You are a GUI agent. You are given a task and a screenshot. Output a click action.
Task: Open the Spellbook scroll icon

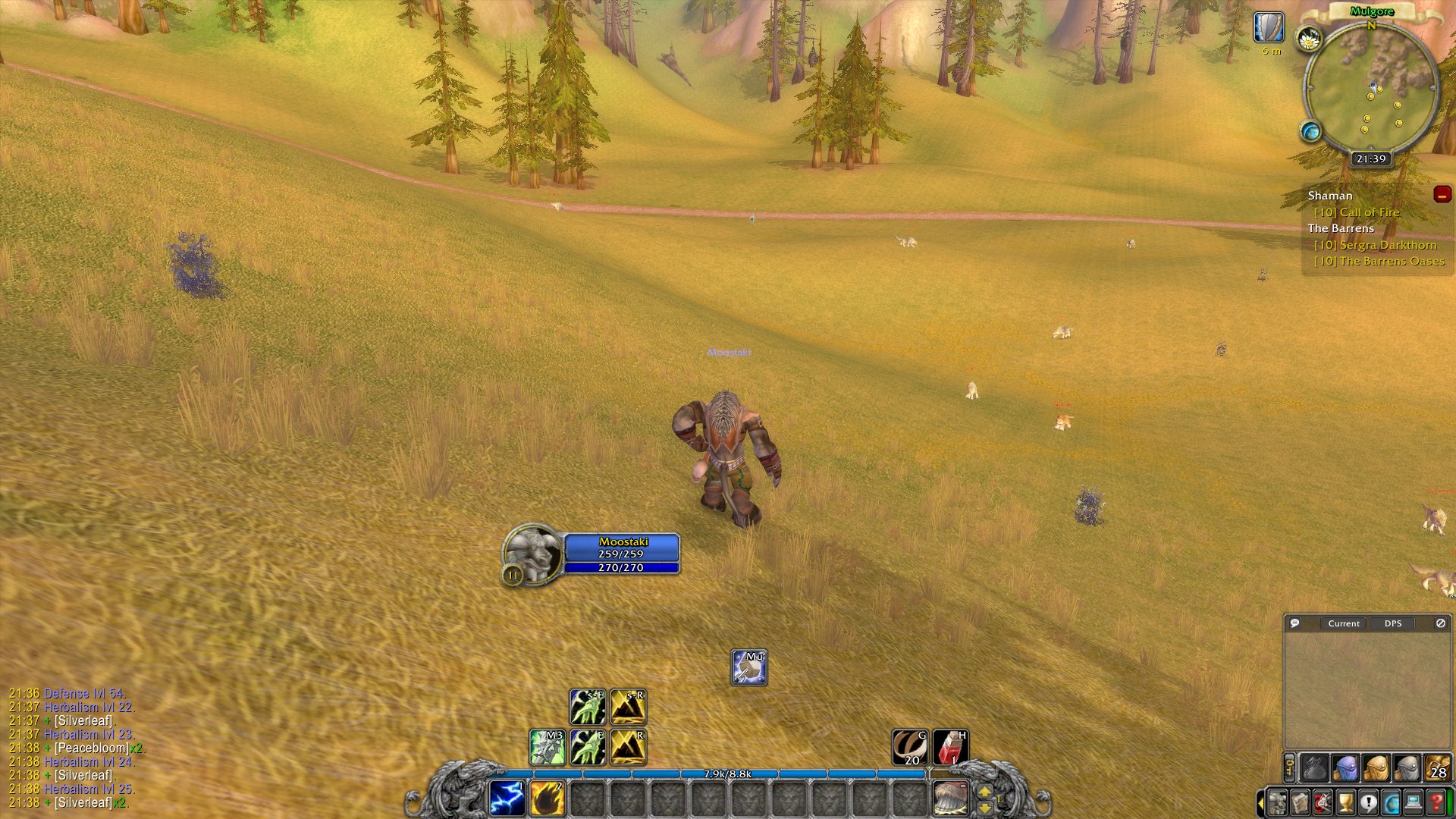[x=1300, y=803]
